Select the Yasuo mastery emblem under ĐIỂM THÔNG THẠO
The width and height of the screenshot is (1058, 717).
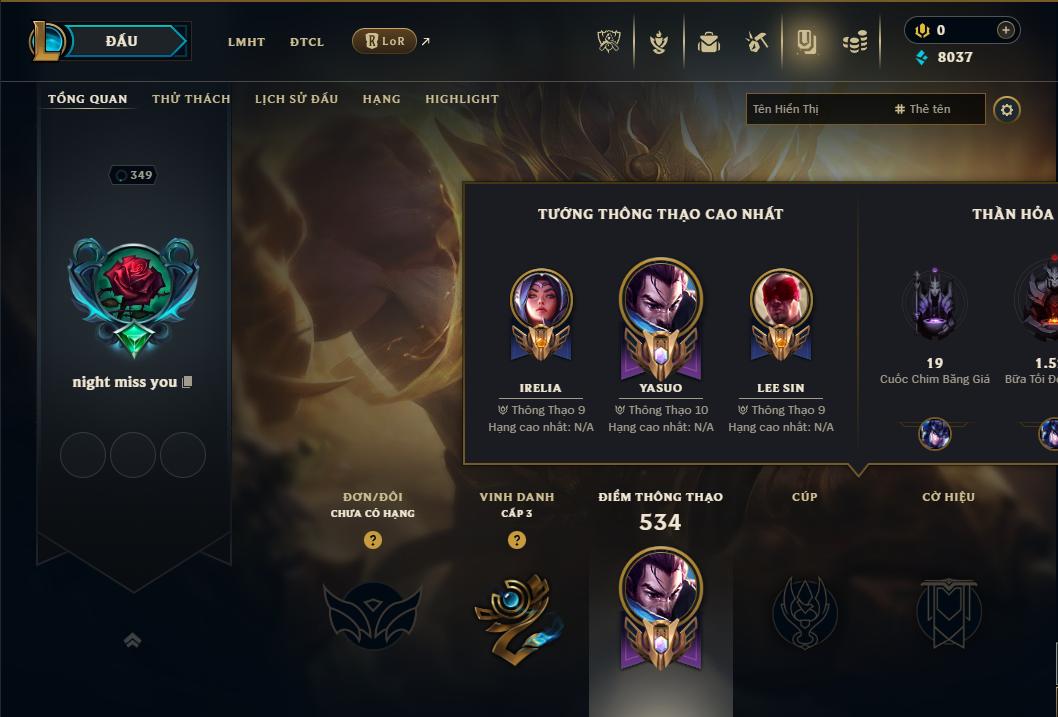[x=660, y=608]
